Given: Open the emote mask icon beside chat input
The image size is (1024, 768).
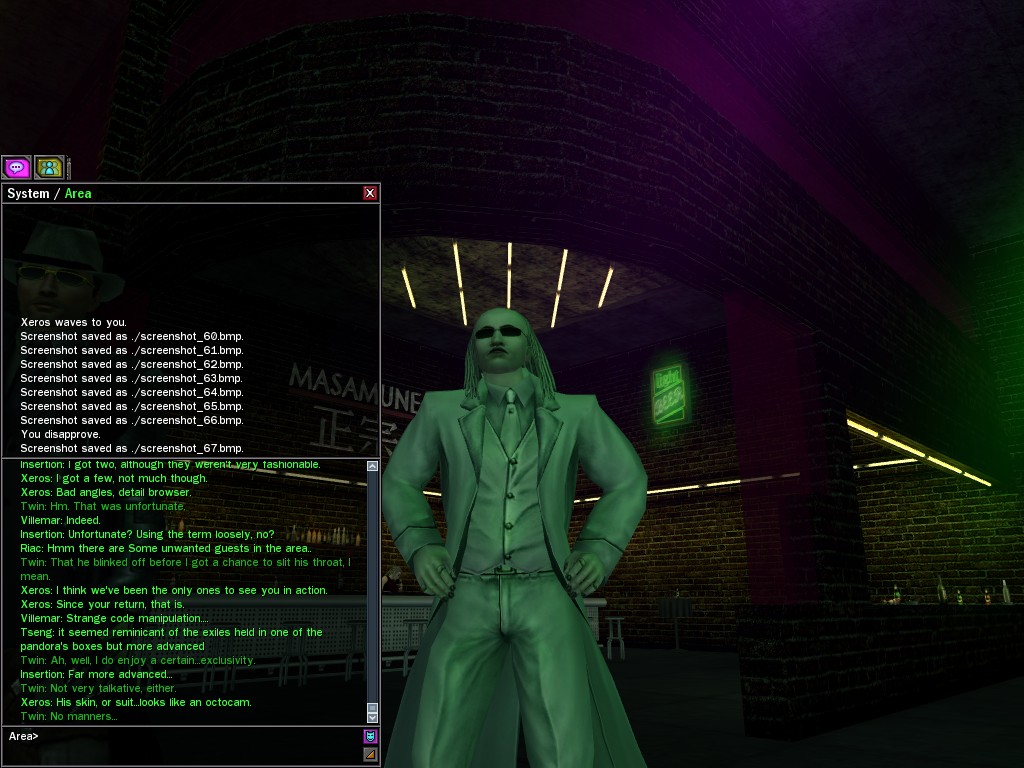Looking at the screenshot, I should click(x=370, y=737).
